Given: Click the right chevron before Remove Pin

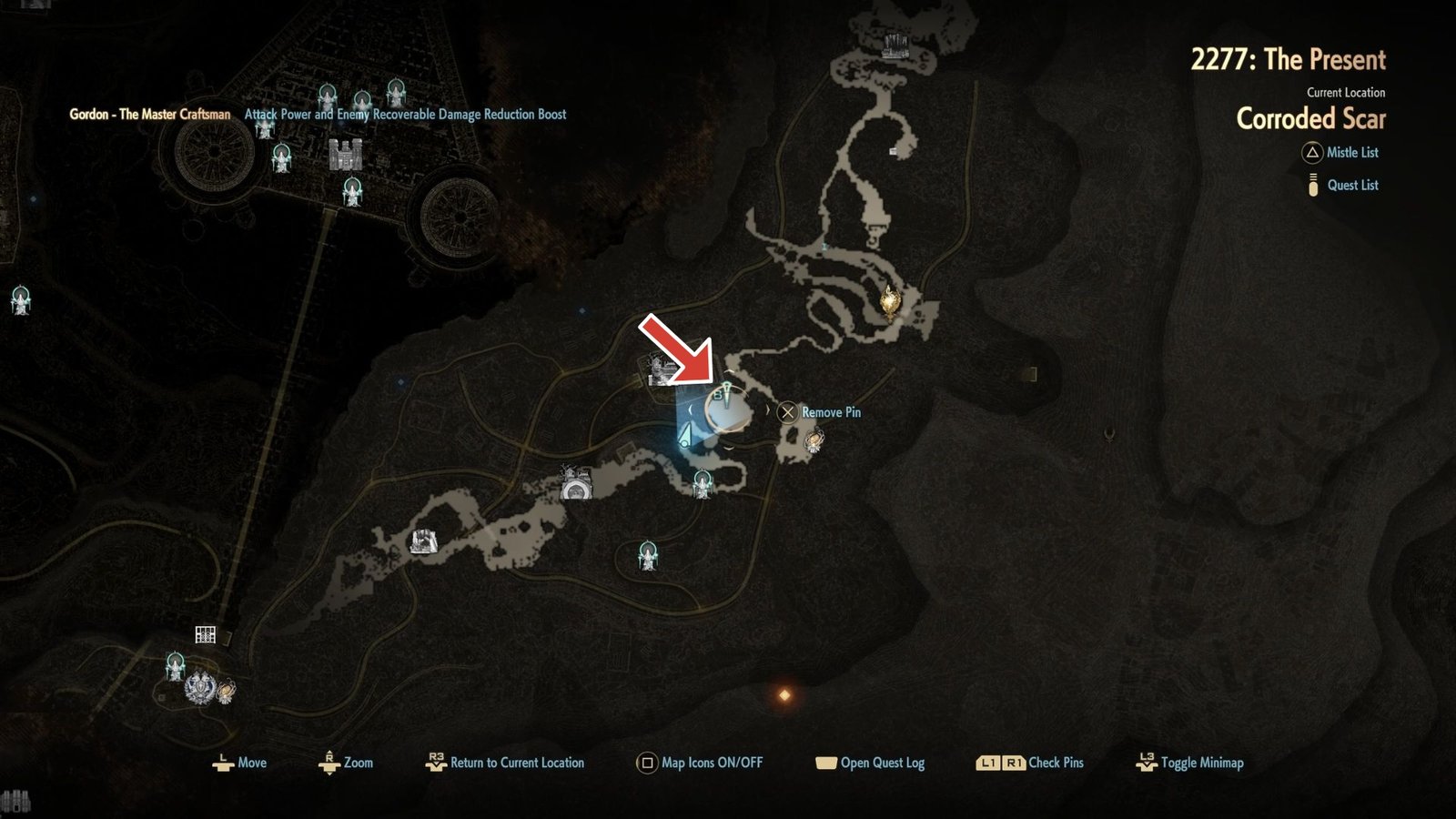Looking at the screenshot, I should click(769, 409).
